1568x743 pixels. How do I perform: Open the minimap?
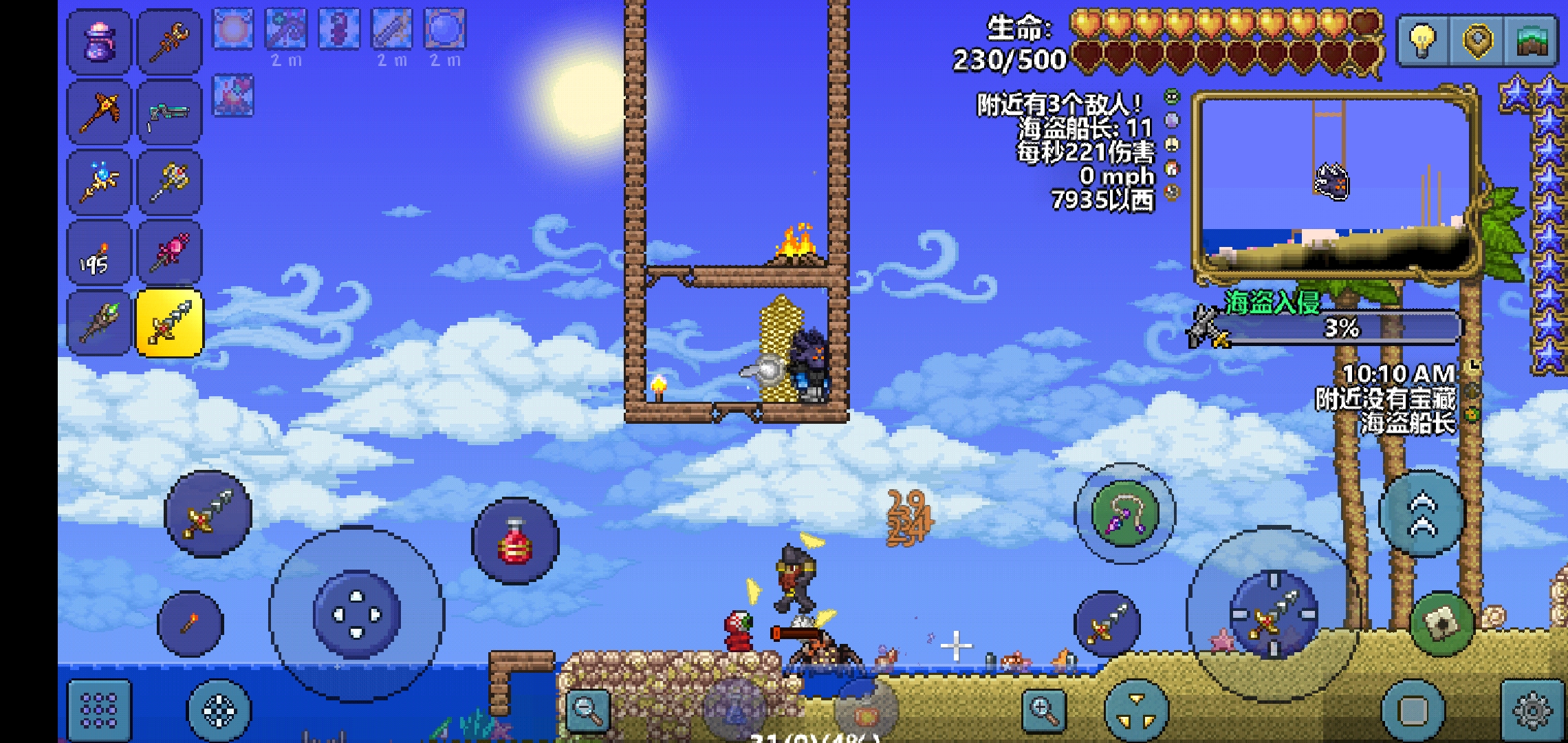coord(1334,186)
